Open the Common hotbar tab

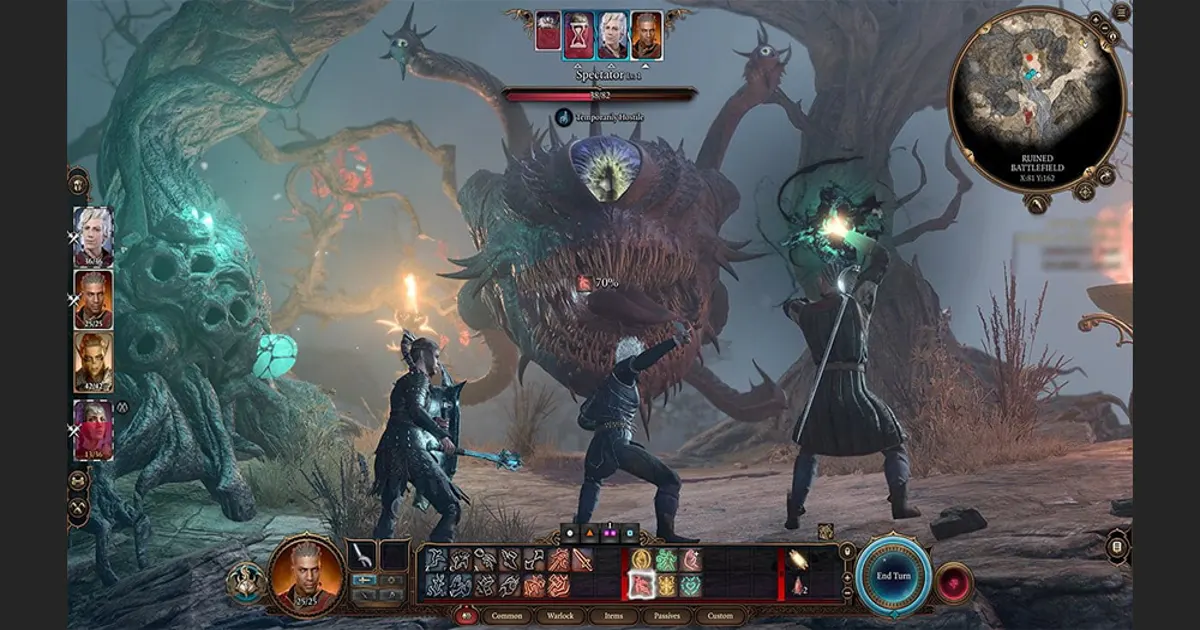pos(507,616)
